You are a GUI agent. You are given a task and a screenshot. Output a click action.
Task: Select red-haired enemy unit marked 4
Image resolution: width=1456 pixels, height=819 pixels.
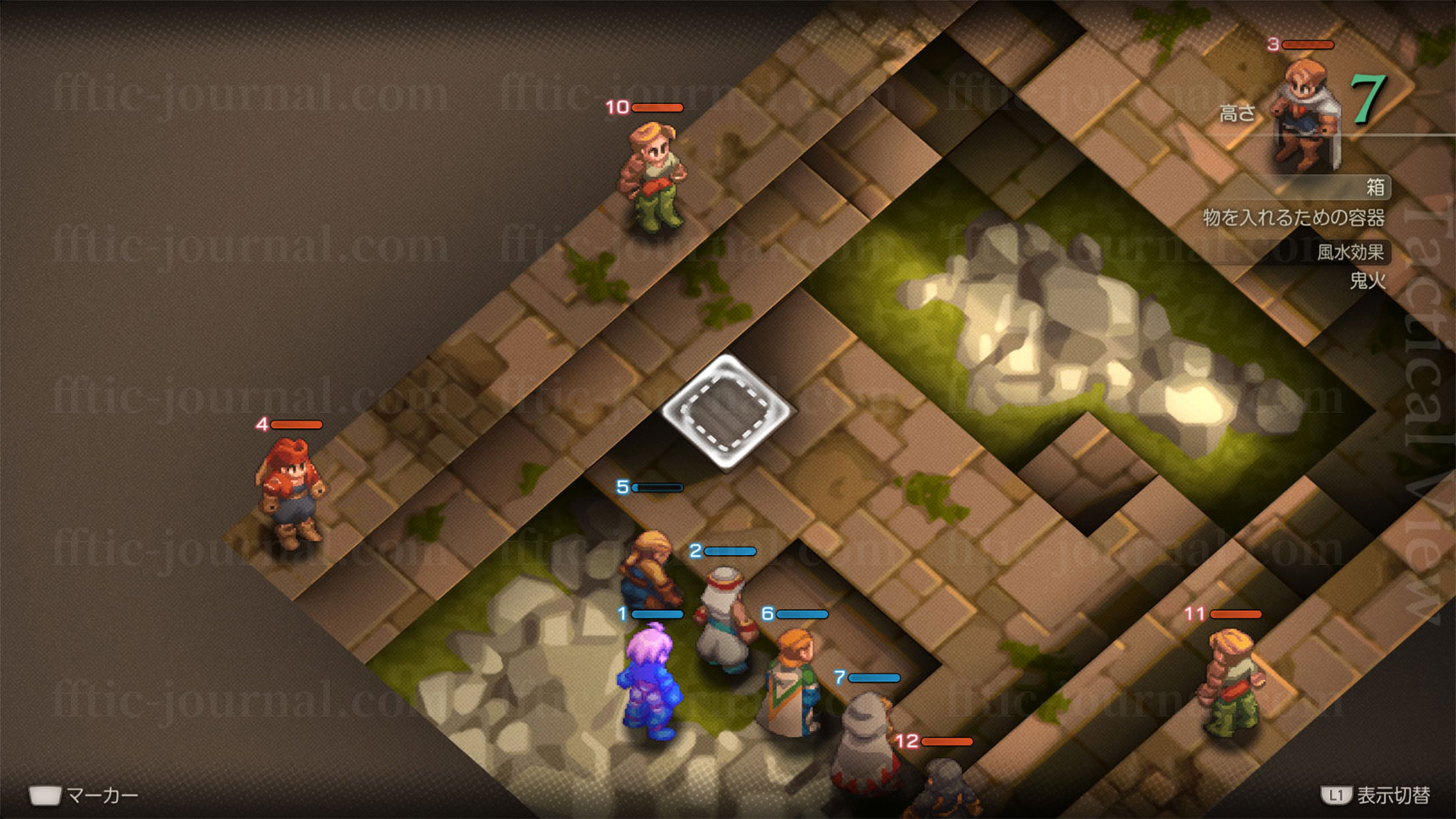[290, 492]
